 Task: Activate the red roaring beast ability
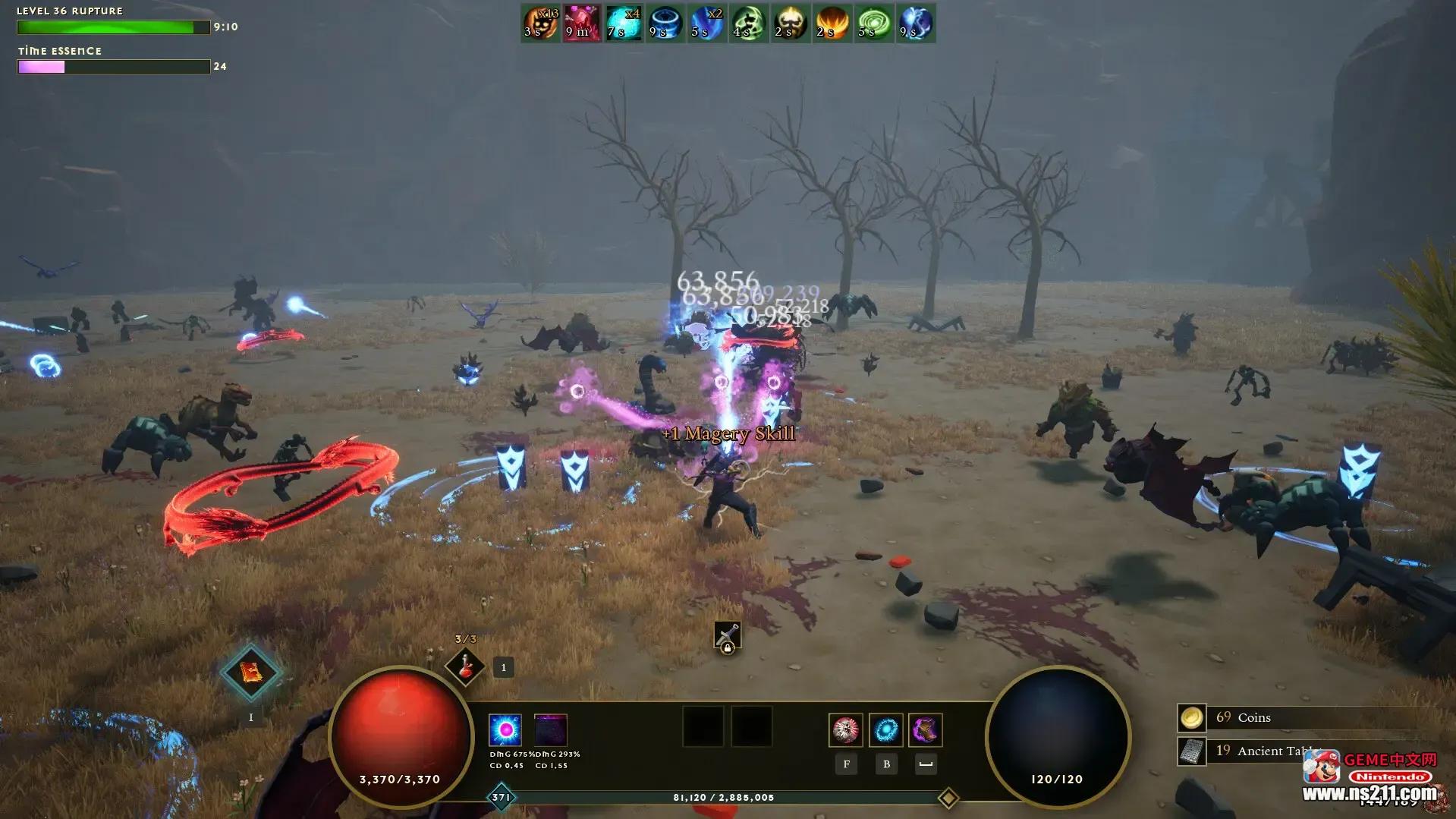tap(846, 730)
